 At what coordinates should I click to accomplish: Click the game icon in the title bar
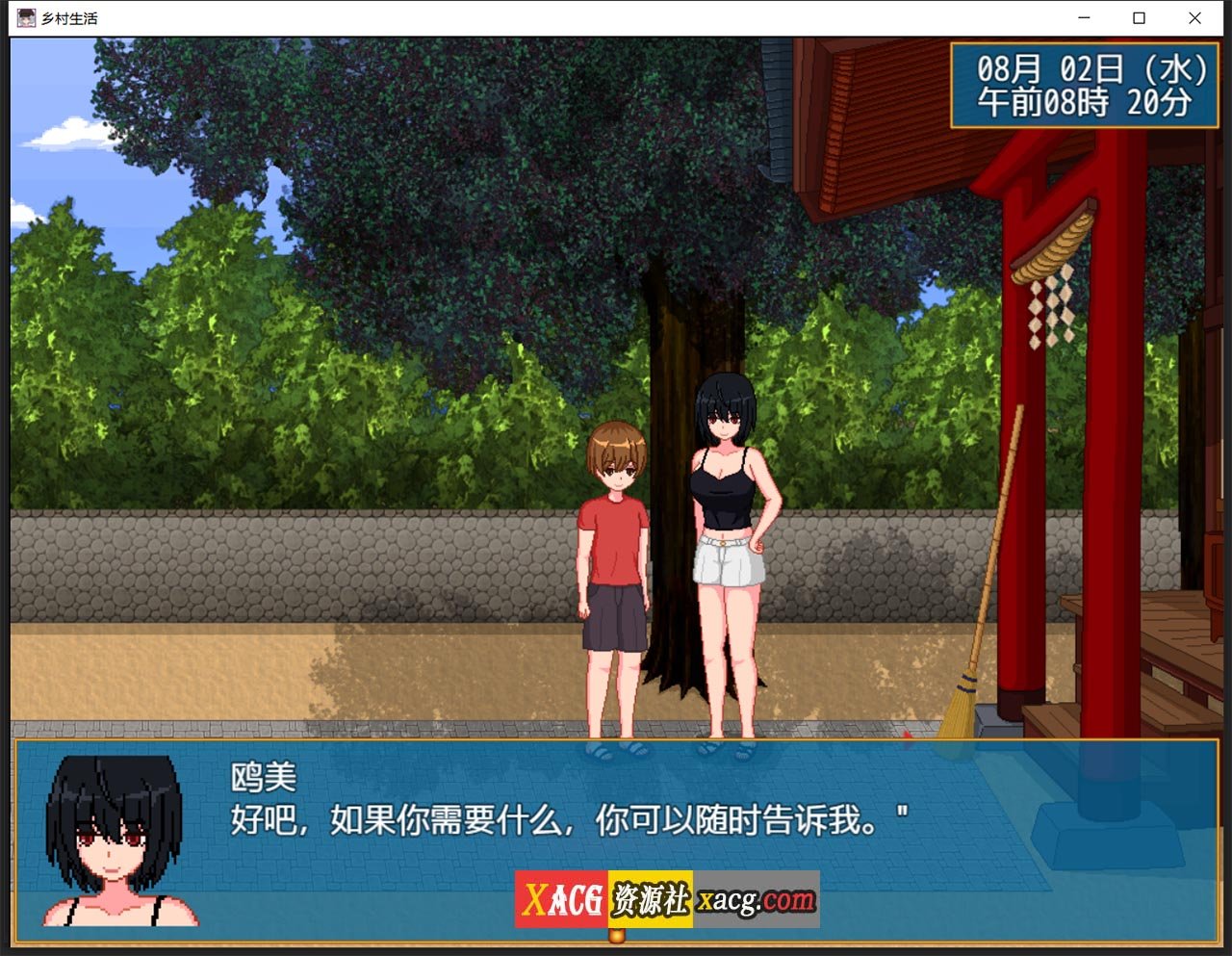point(27,17)
